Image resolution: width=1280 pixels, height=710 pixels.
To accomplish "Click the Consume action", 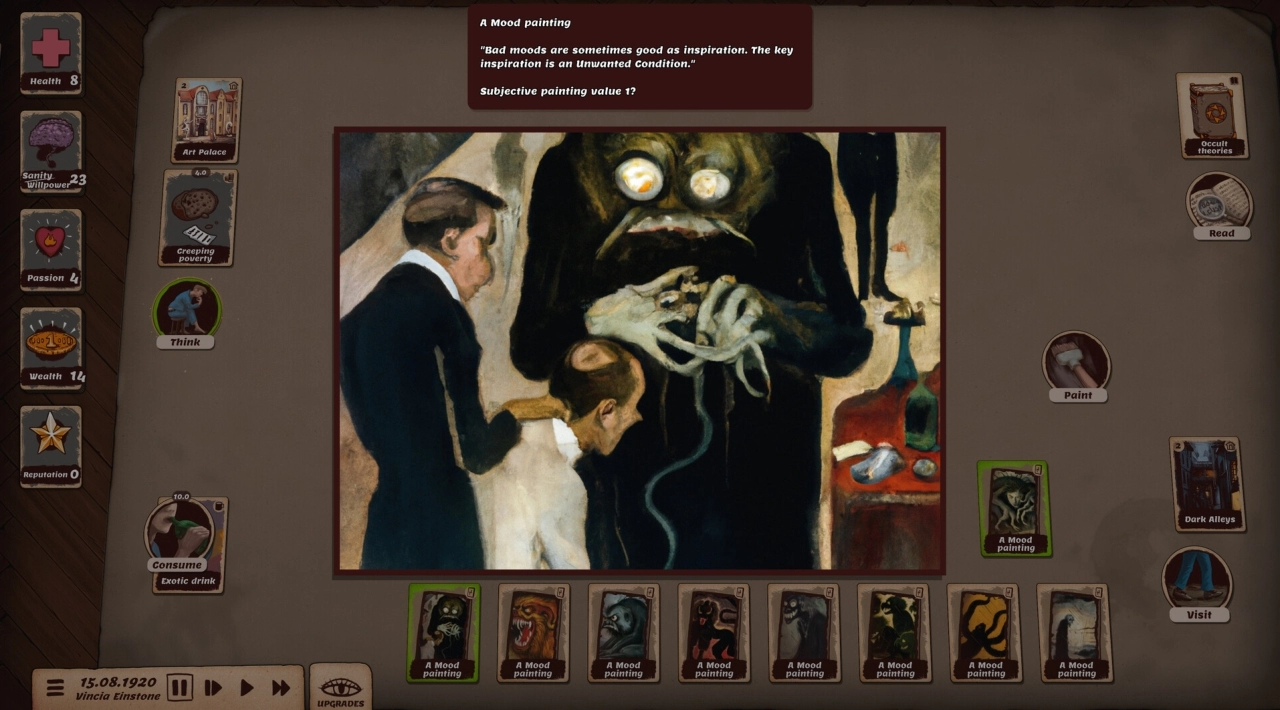I will (x=178, y=535).
